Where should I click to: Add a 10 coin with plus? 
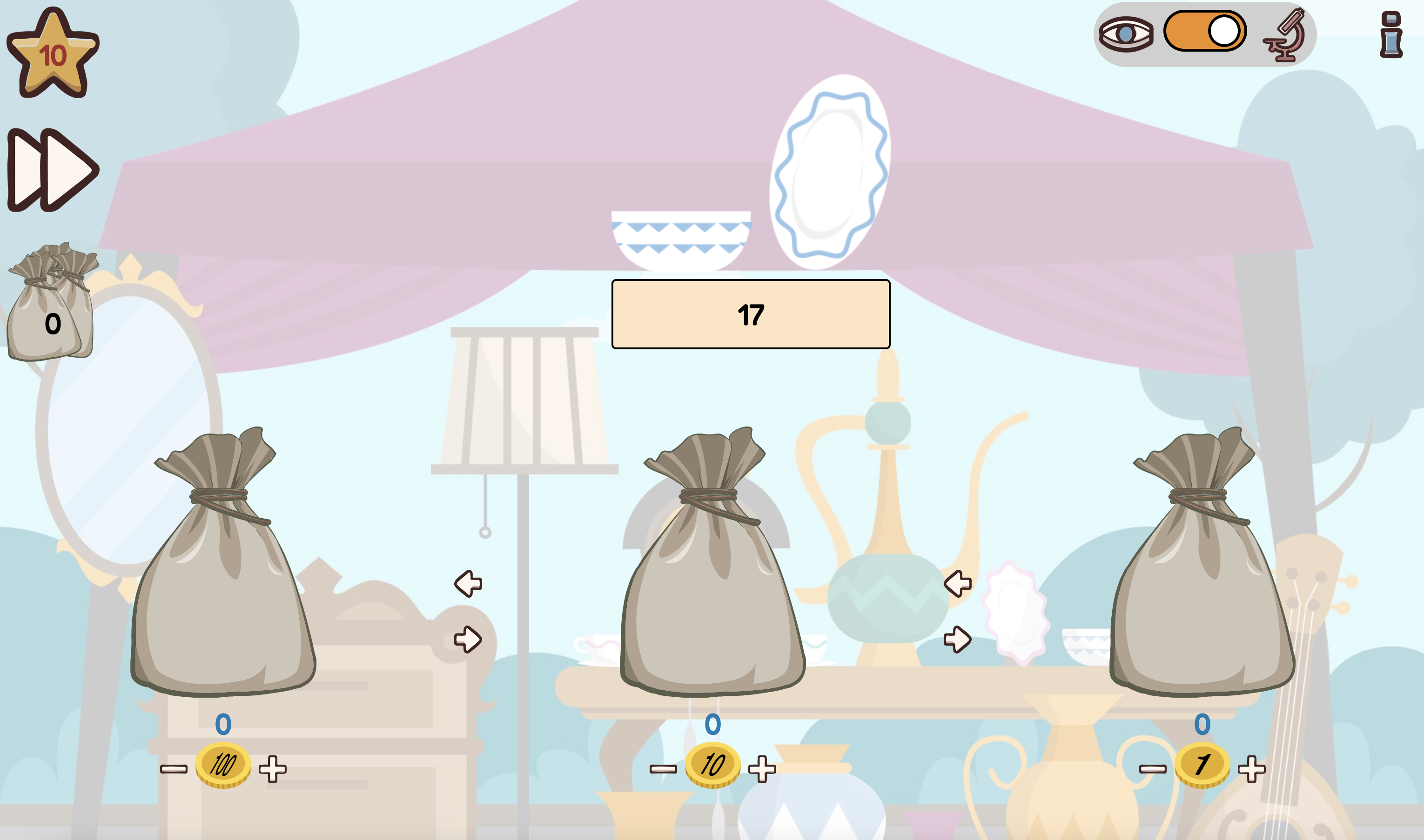click(762, 769)
